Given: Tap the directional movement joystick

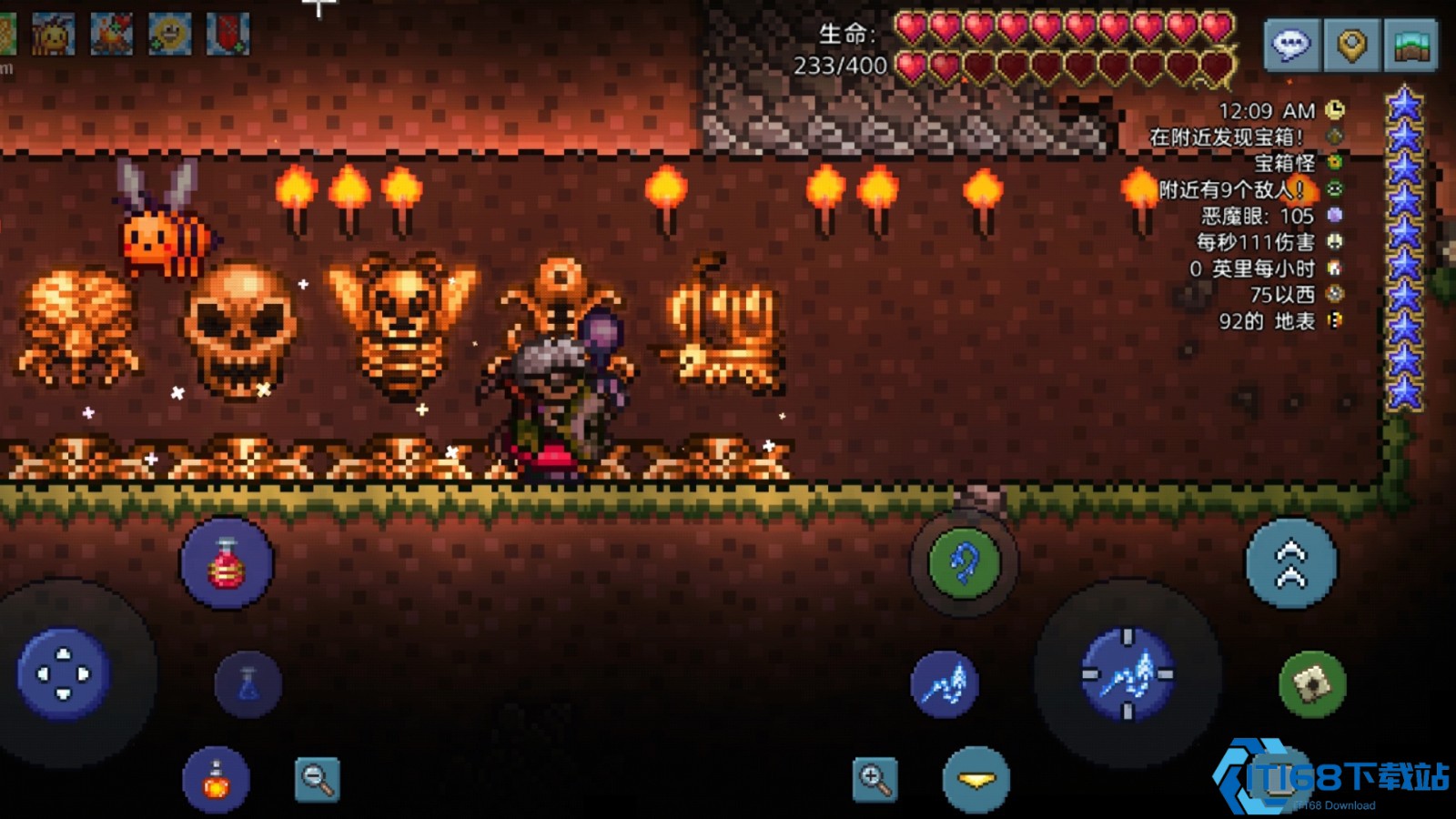Looking at the screenshot, I should click(64, 674).
